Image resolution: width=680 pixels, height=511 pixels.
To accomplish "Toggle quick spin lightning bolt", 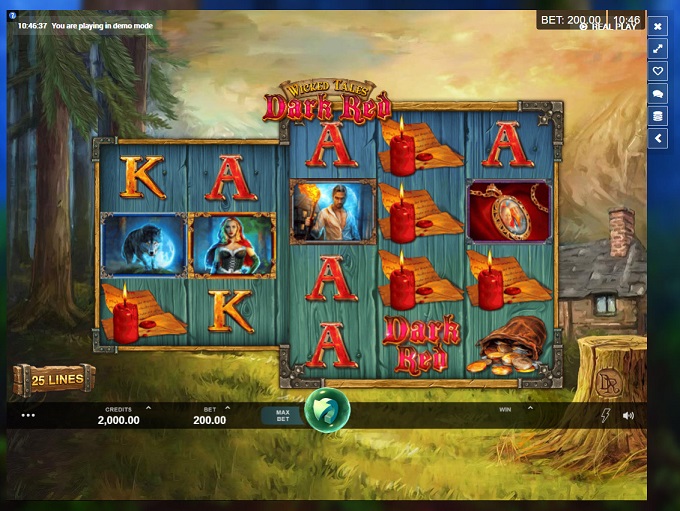I will point(605,415).
